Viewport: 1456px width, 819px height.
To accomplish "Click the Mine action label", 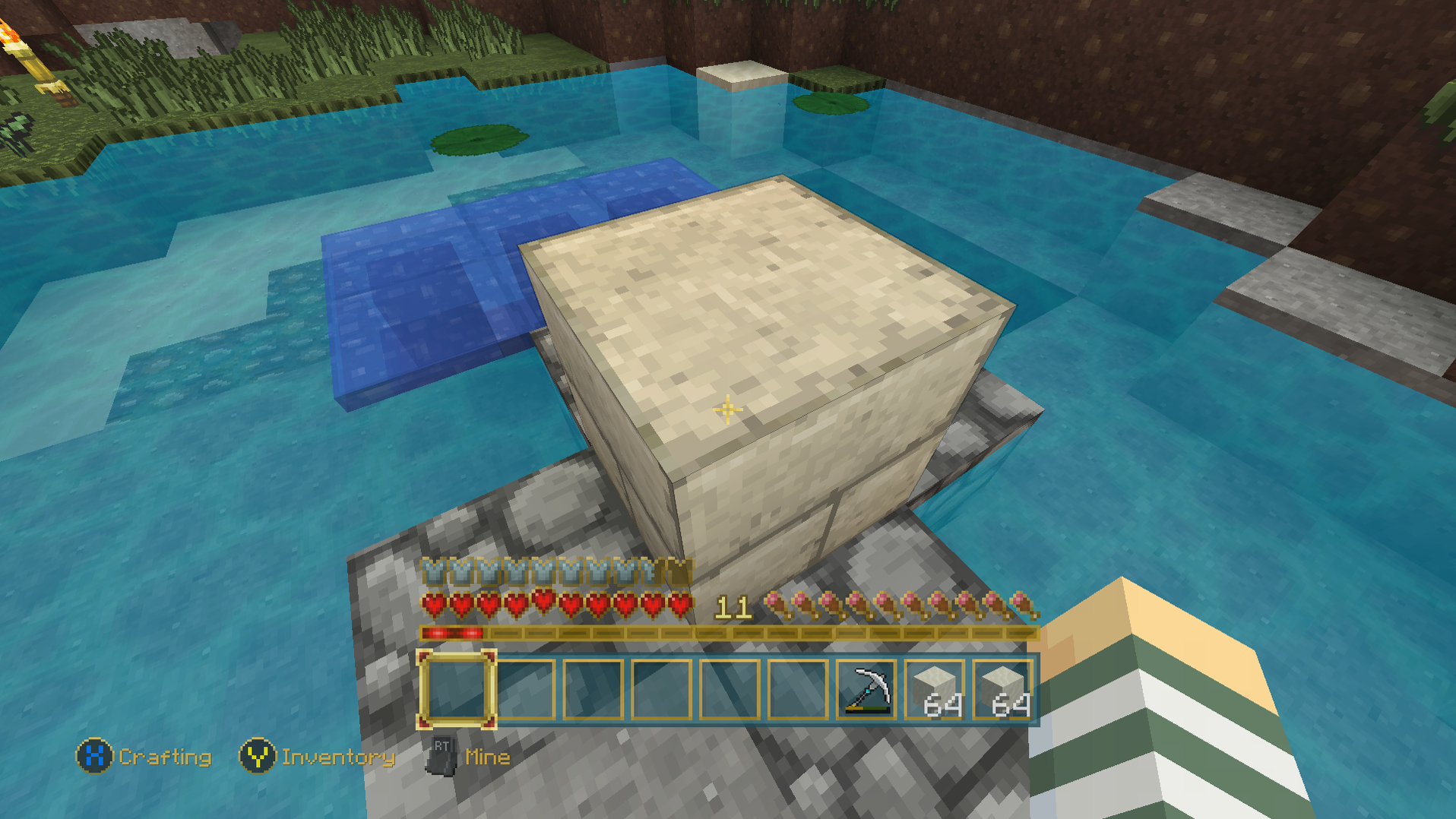I will click(x=487, y=757).
